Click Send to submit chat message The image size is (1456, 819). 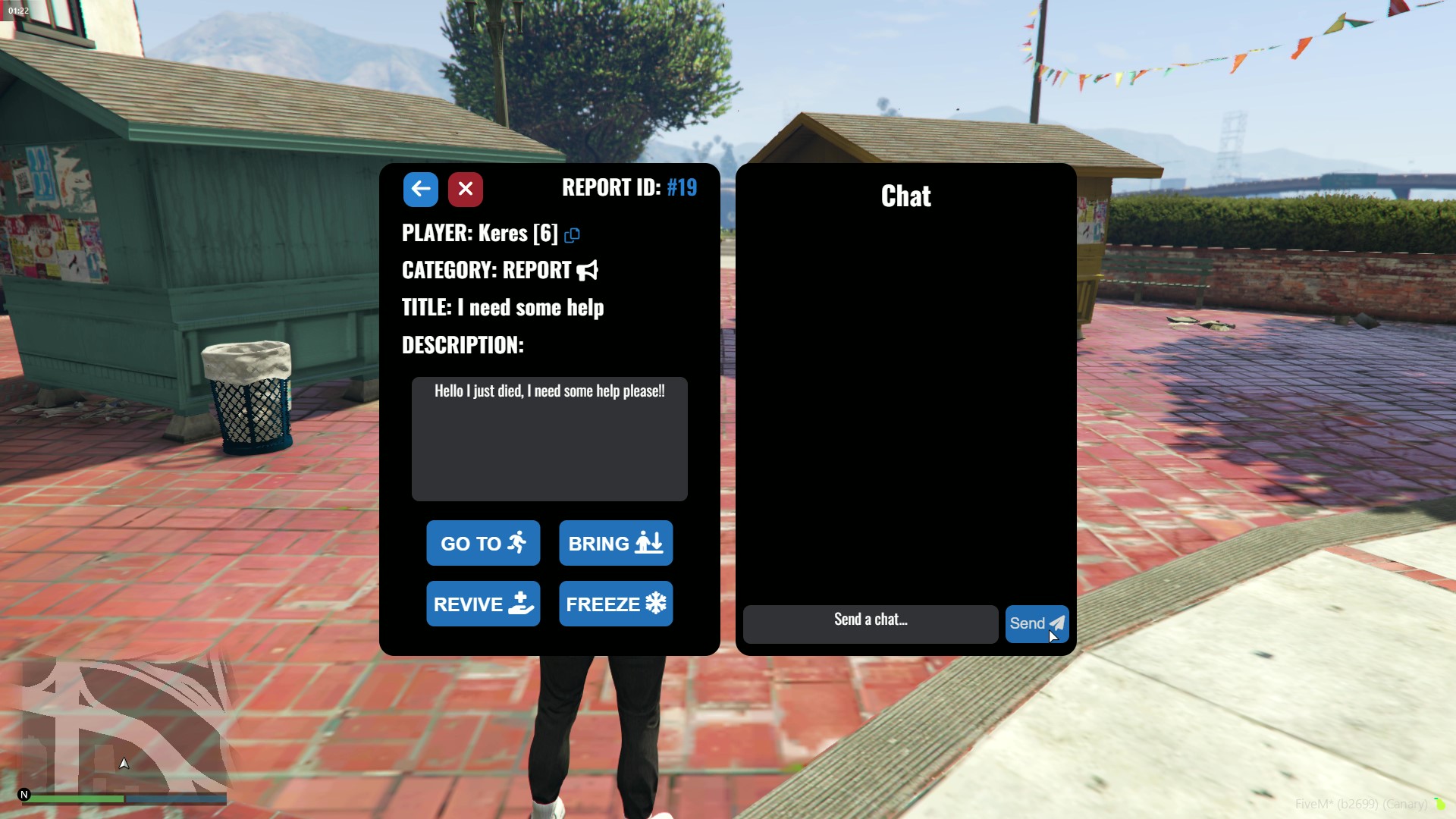tap(1036, 623)
